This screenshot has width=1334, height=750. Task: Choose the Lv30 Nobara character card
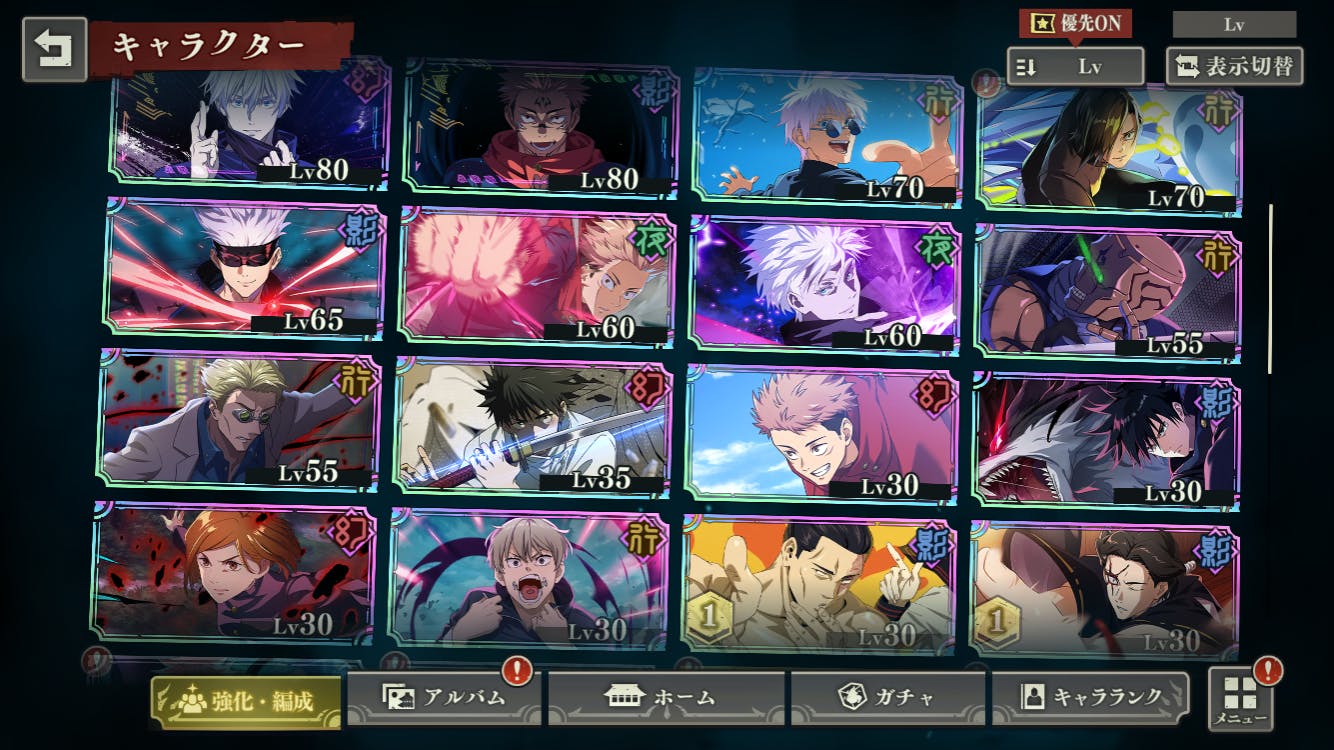point(233,573)
